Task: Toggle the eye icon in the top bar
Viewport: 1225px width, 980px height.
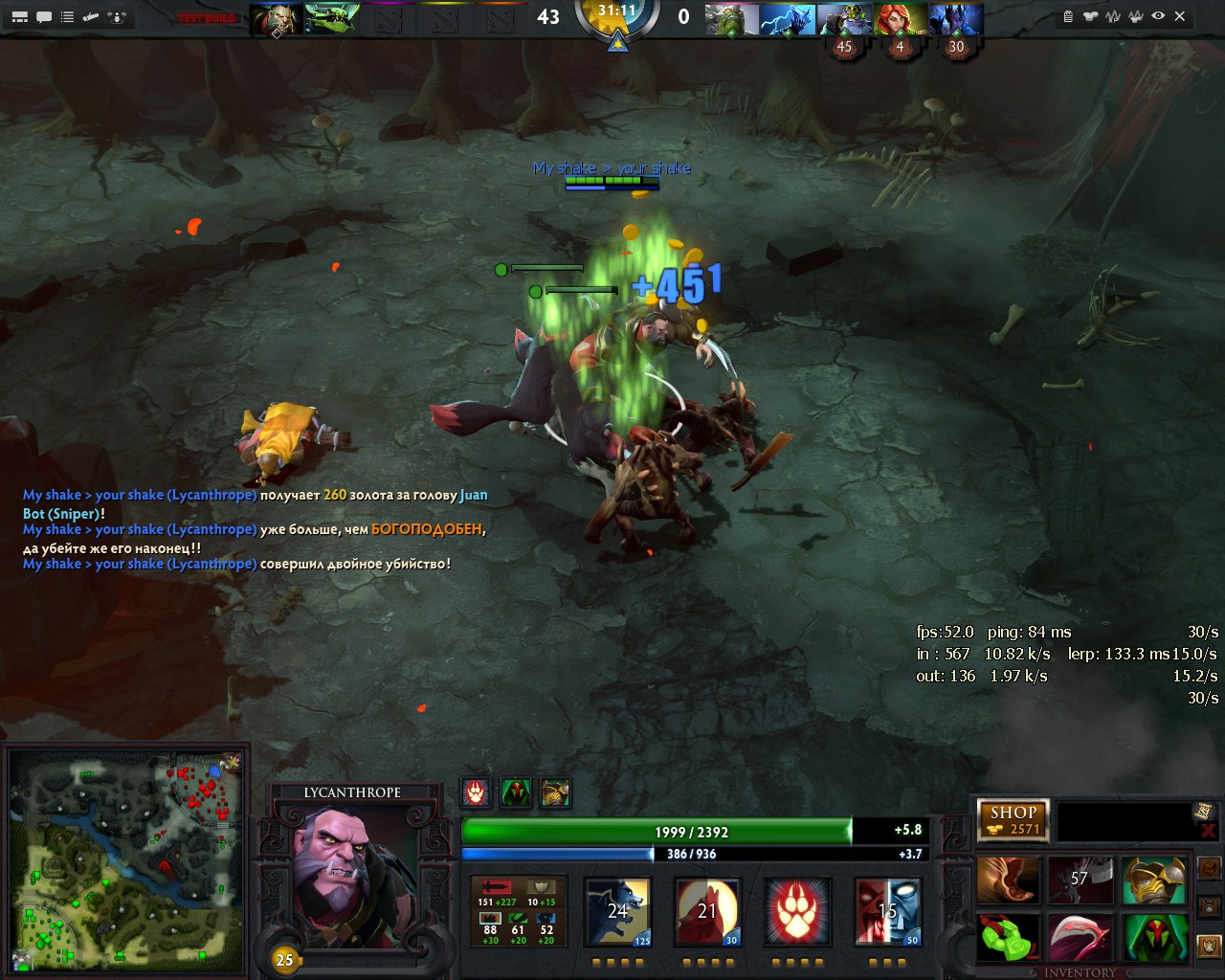Action: (x=1158, y=16)
